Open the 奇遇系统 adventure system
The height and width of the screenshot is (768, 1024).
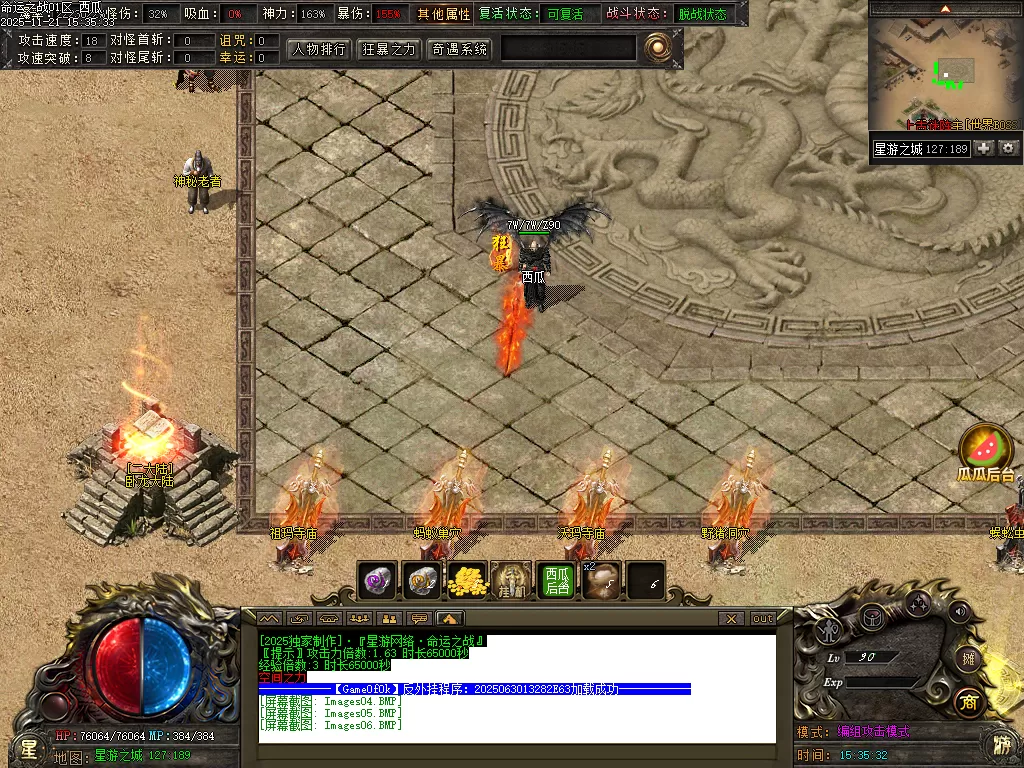click(x=459, y=49)
